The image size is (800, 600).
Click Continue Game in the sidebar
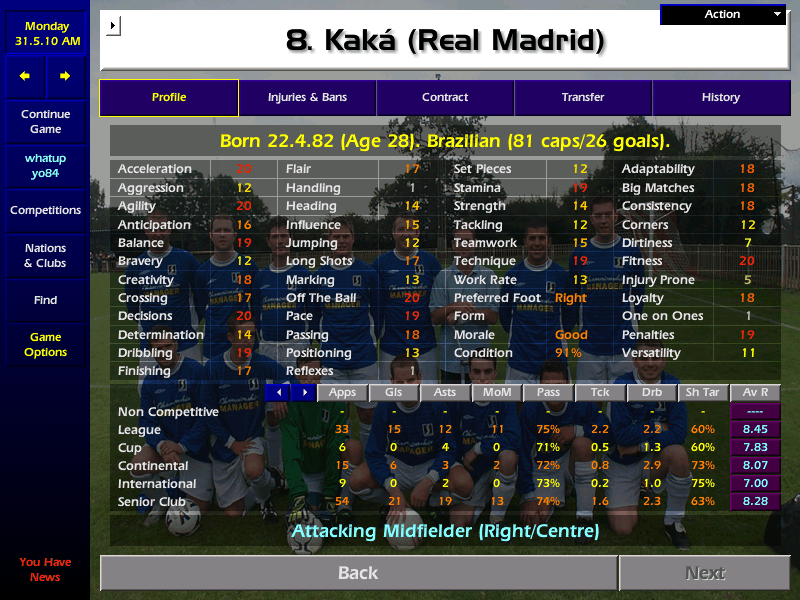(45, 122)
